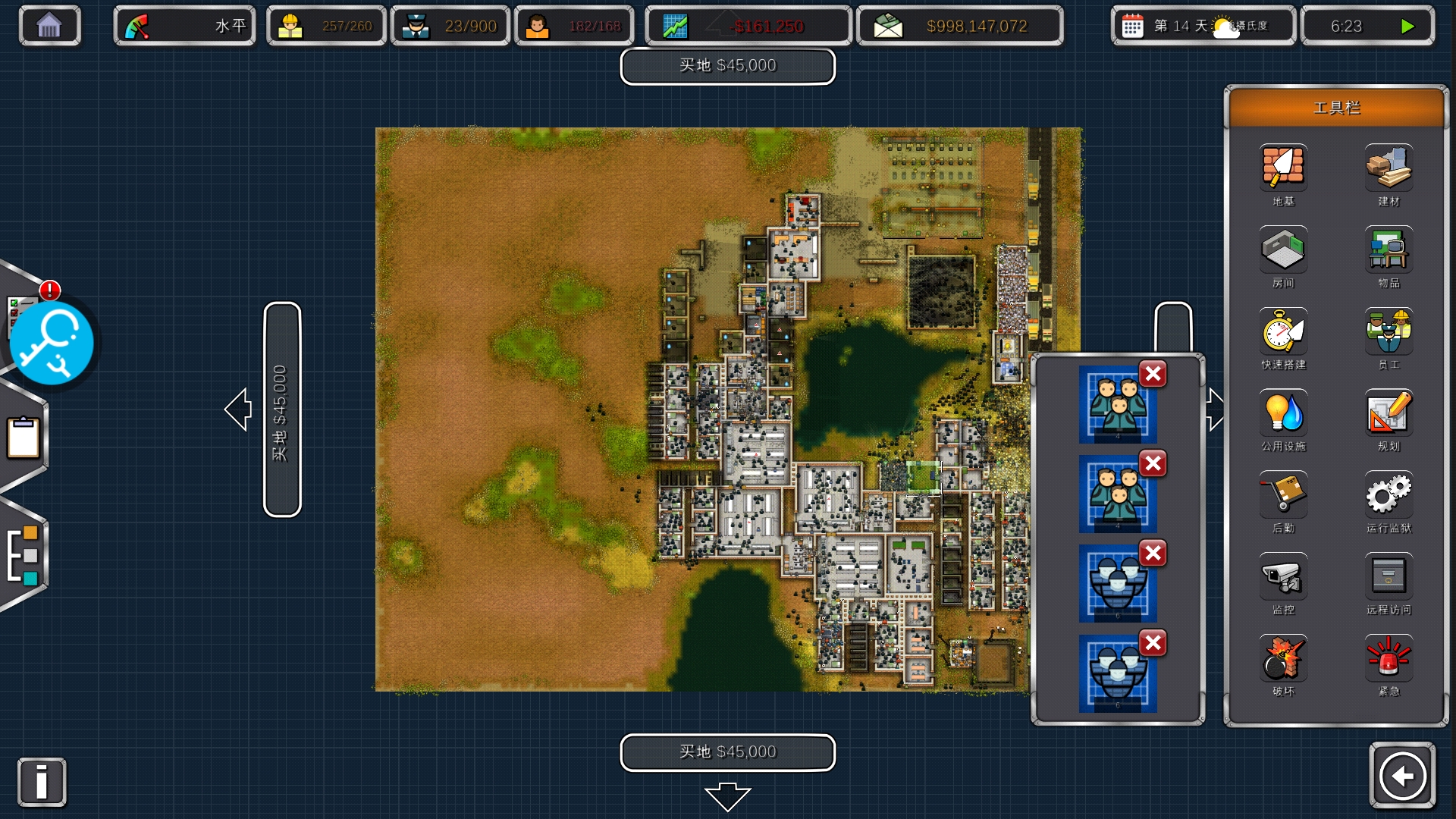1456x819 pixels.
Task: Open the info button
Action: tap(42, 782)
